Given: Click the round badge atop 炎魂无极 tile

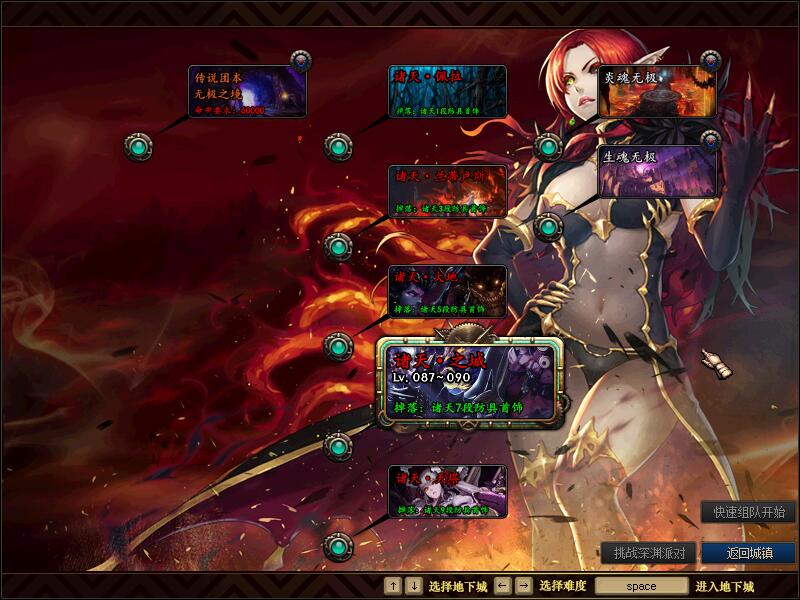Looking at the screenshot, I should [710, 60].
